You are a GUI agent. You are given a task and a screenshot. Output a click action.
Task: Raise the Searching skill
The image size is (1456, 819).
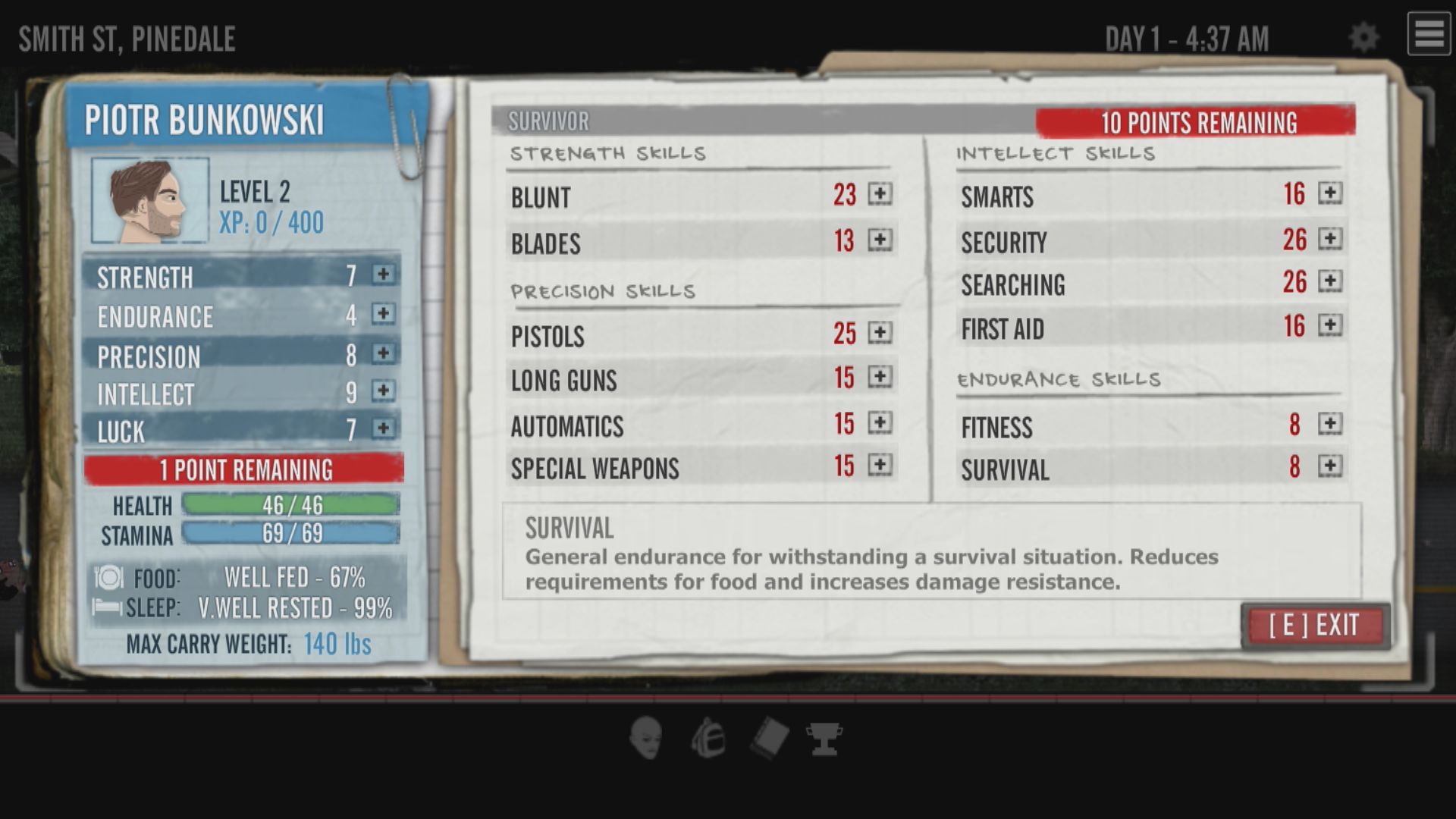[x=1329, y=281]
